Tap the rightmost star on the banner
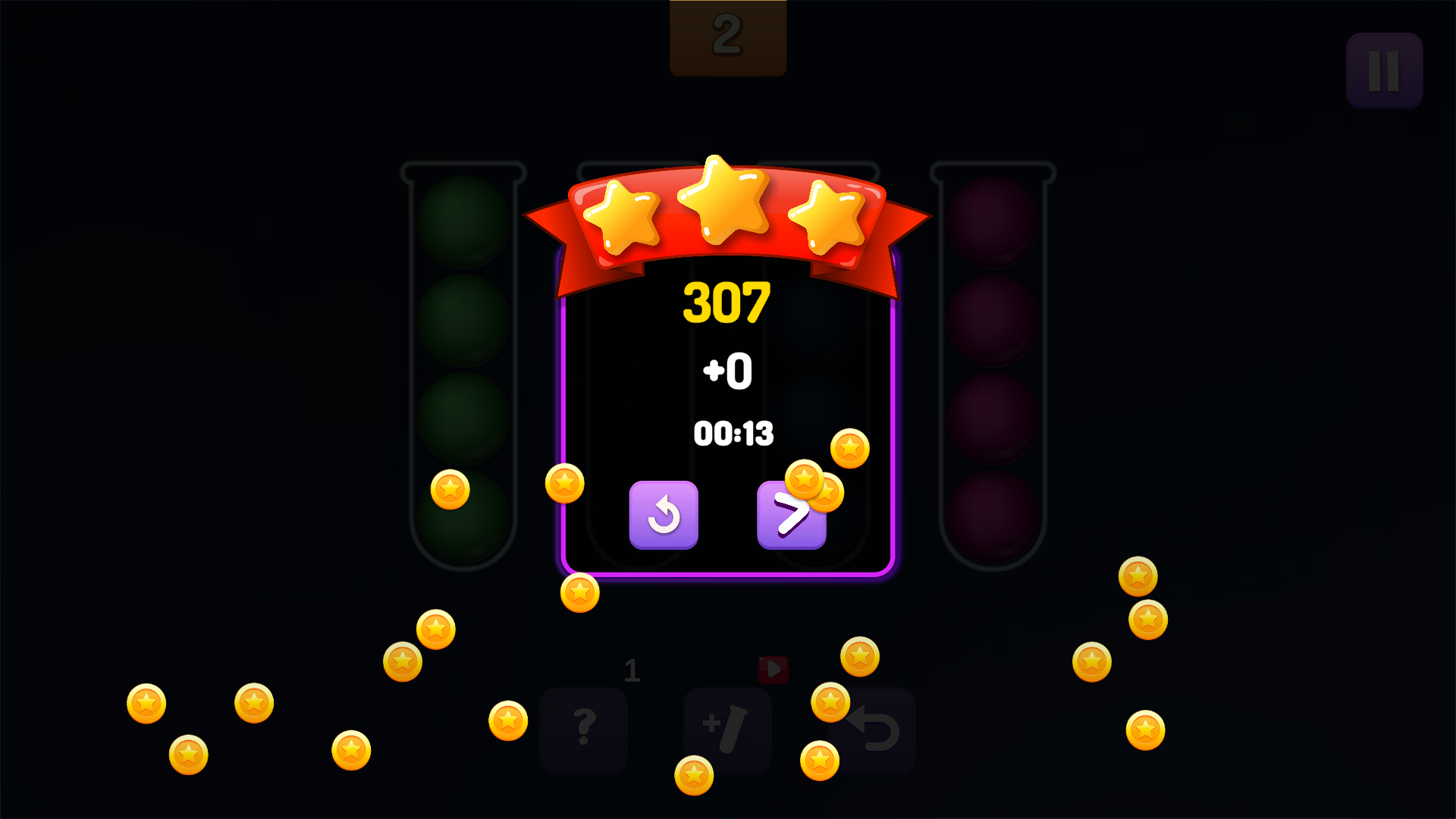The image size is (1456, 819). tap(828, 216)
